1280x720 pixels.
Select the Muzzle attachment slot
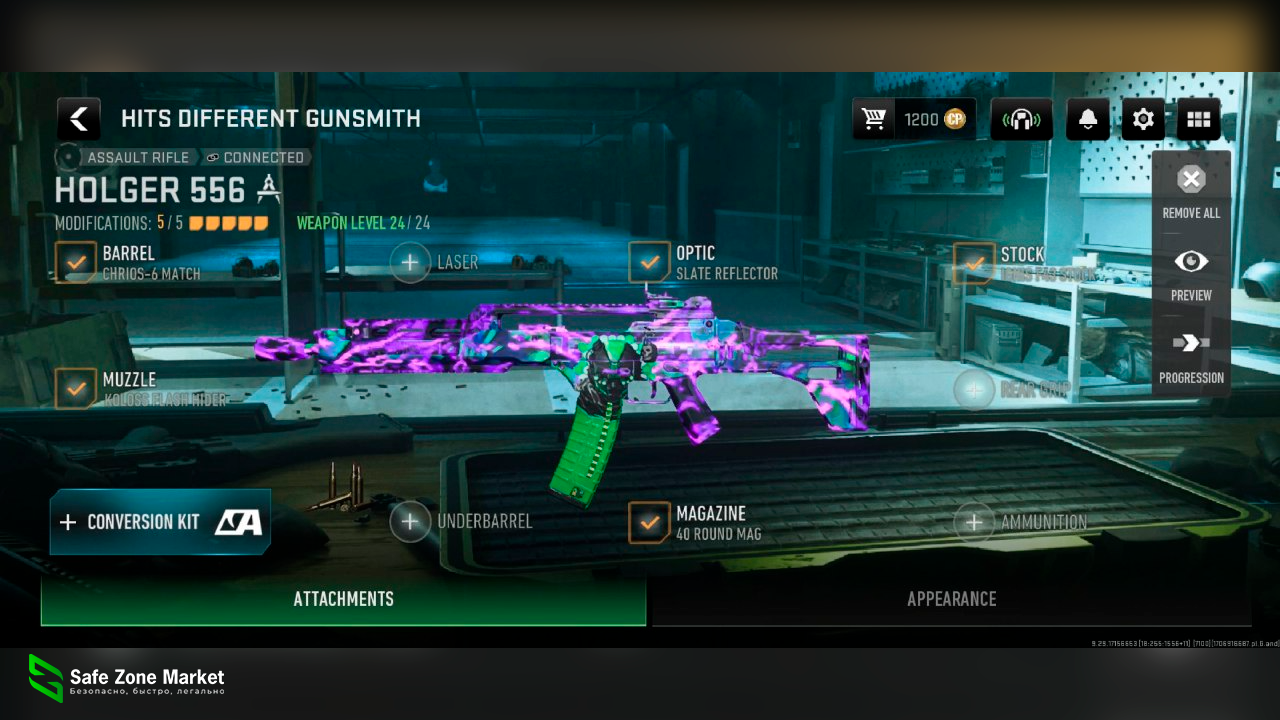tap(76, 389)
